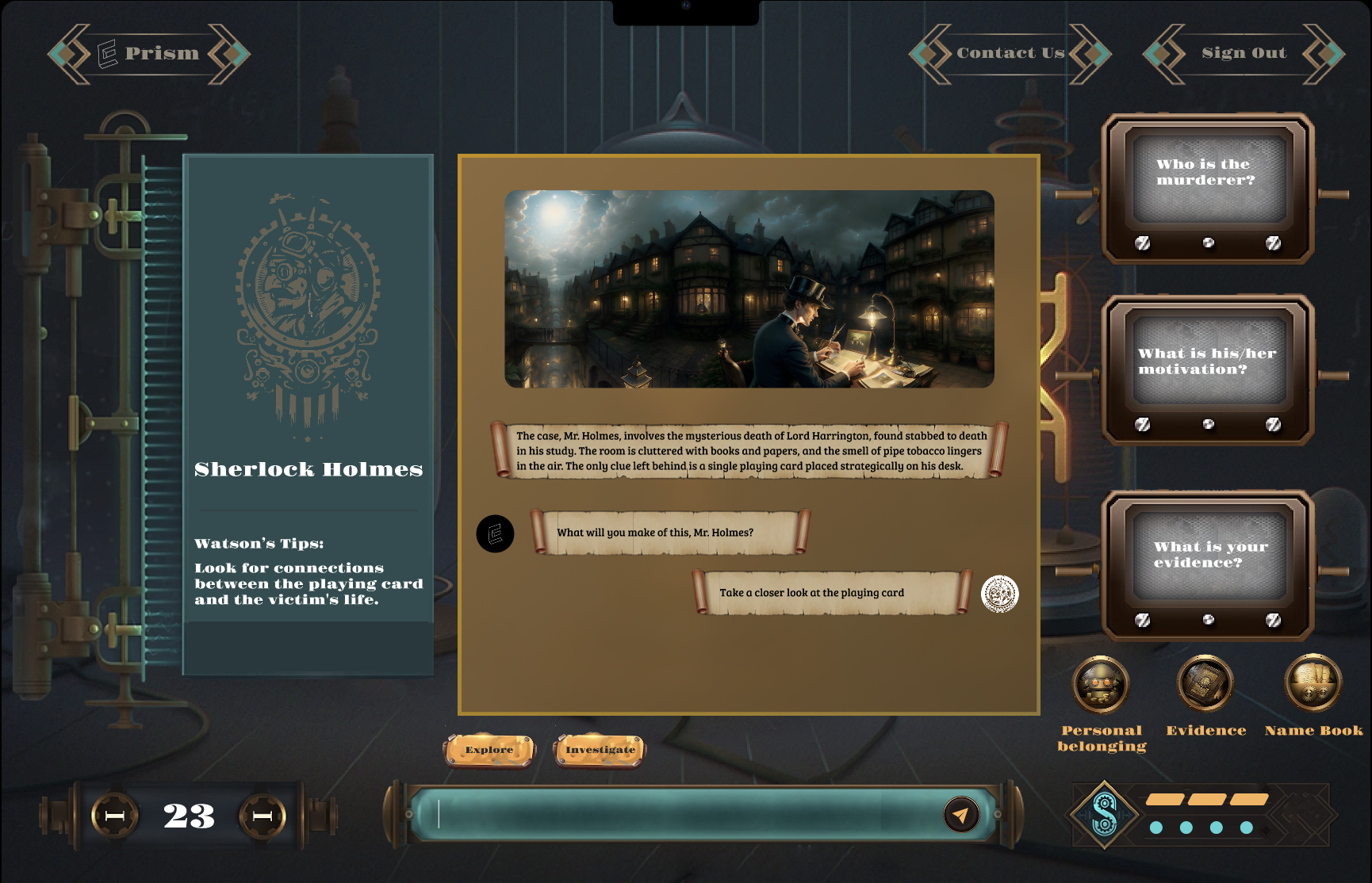Open the Contact Us page

tap(1010, 53)
